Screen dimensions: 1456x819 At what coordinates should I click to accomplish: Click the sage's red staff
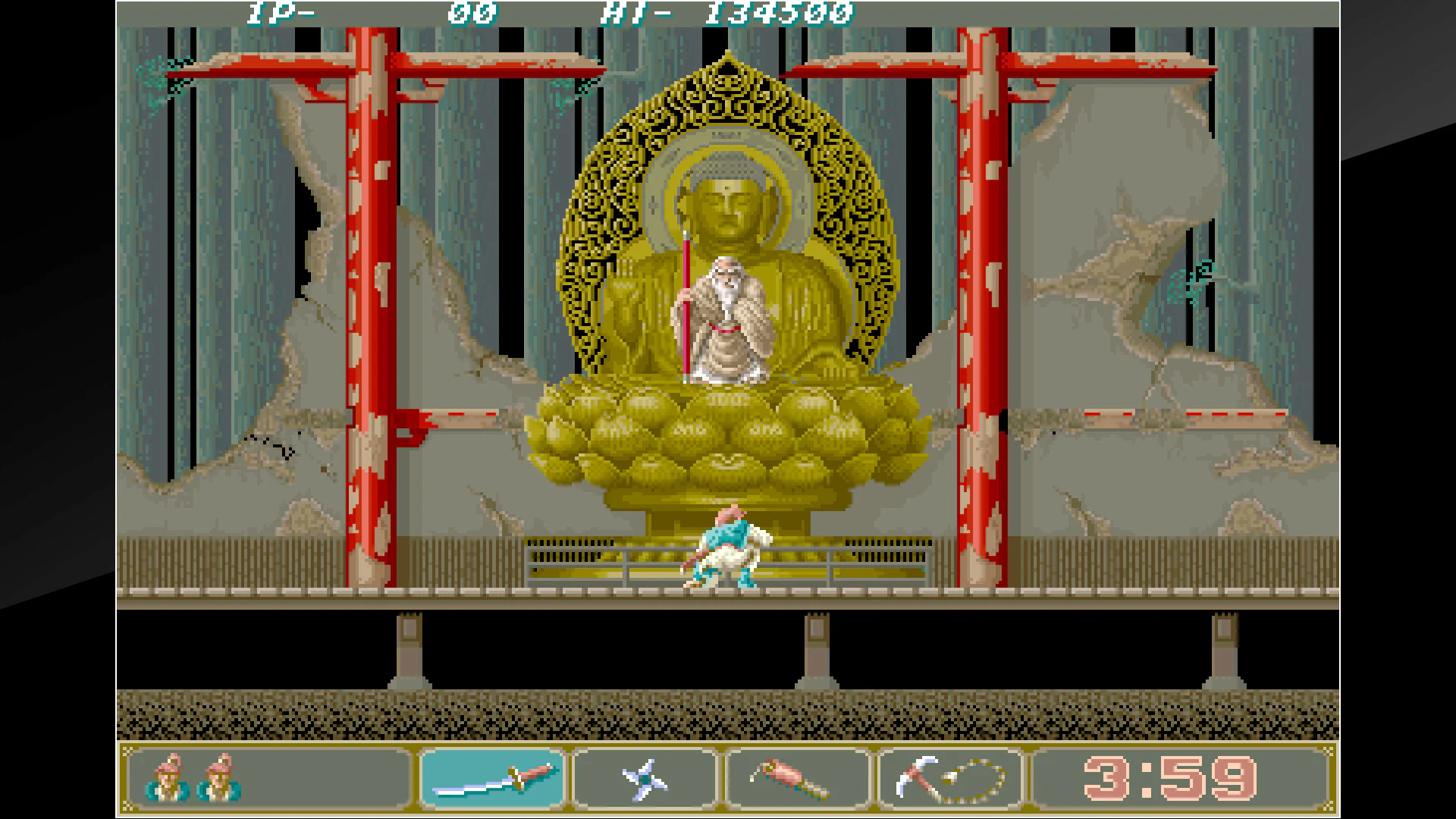687,303
